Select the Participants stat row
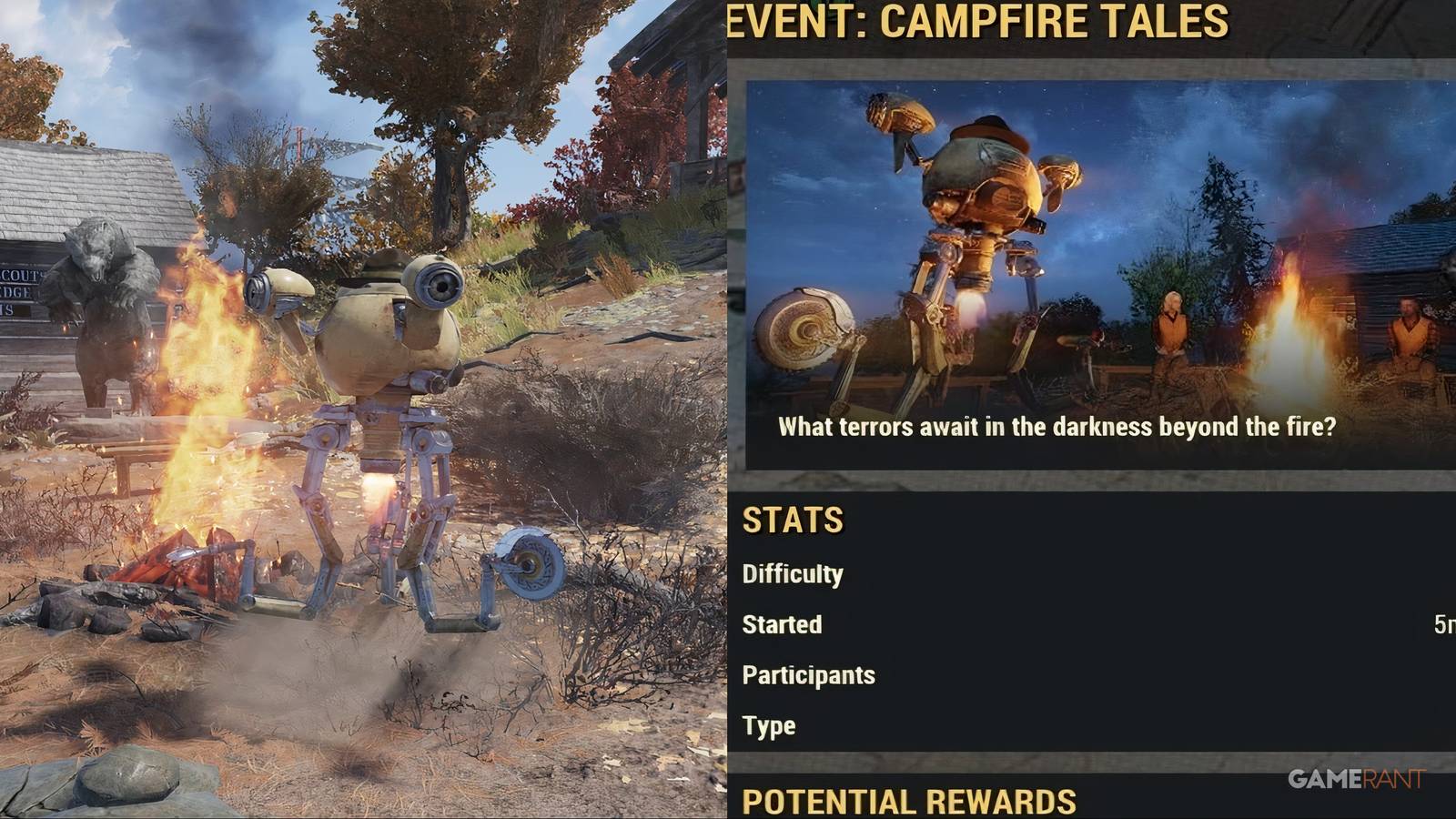The image size is (1456, 819). pyautogui.click(x=808, y=675)
